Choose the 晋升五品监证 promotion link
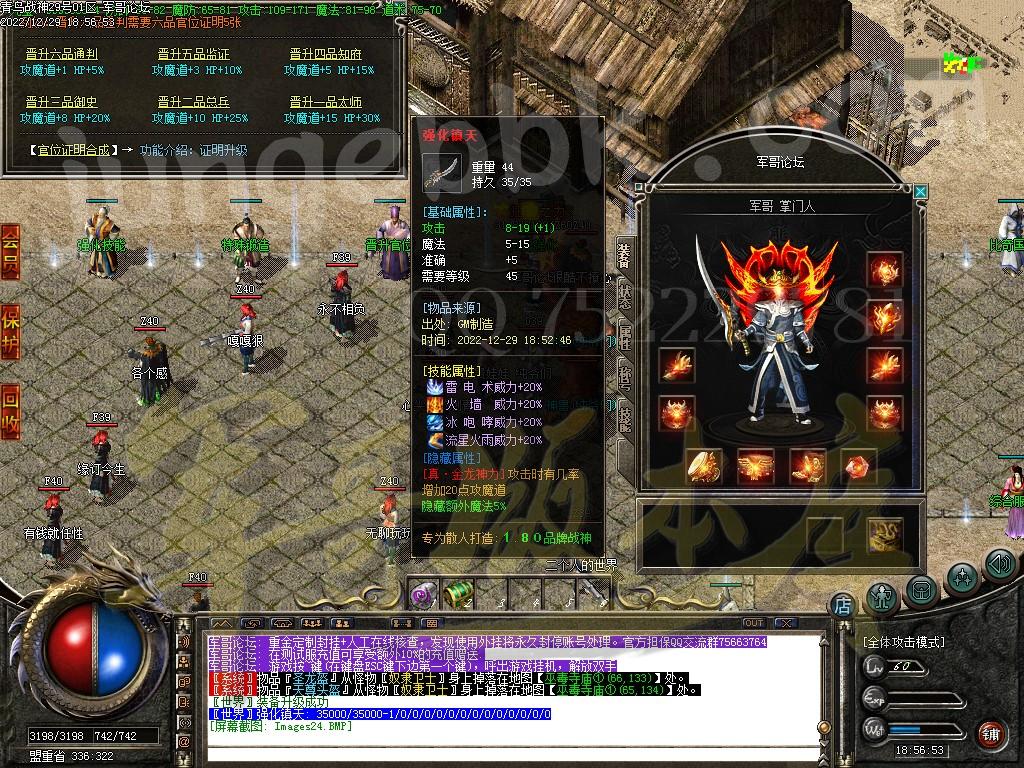 click(193, 54)
